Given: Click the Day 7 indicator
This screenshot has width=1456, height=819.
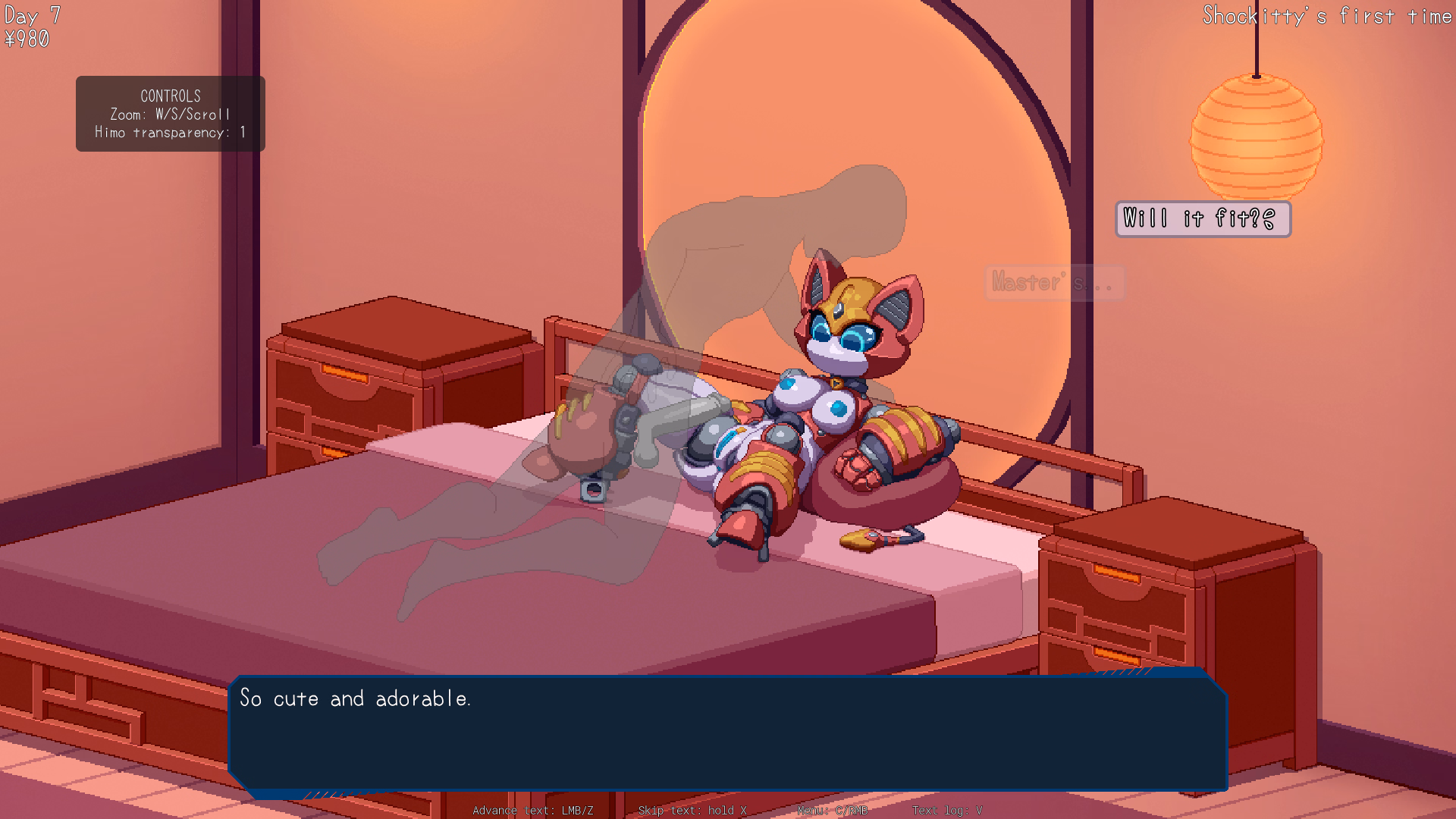Looking at the screenshot, I should [x=31, y=15].
